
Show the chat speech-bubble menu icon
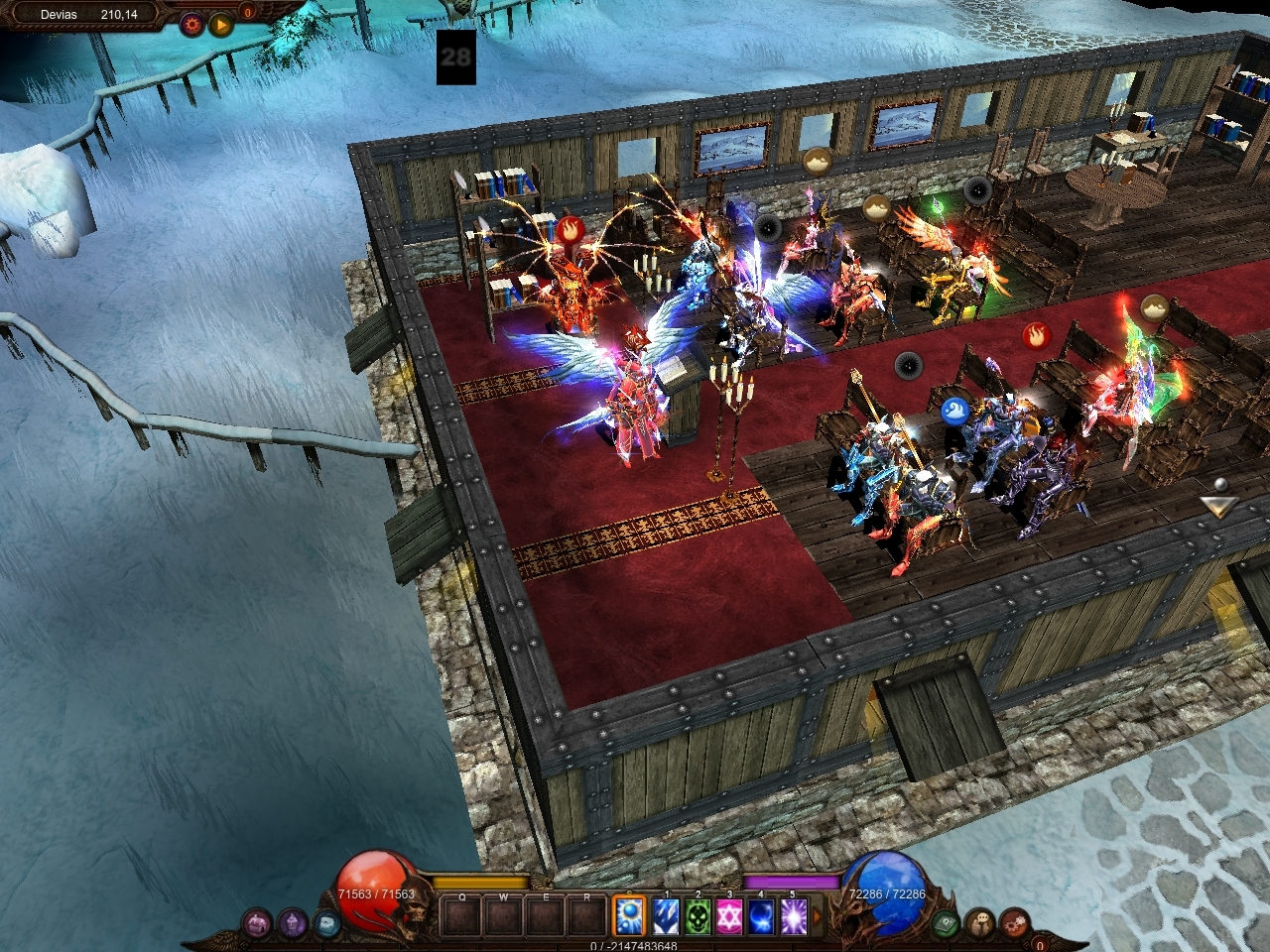click(x=981, y=923)
